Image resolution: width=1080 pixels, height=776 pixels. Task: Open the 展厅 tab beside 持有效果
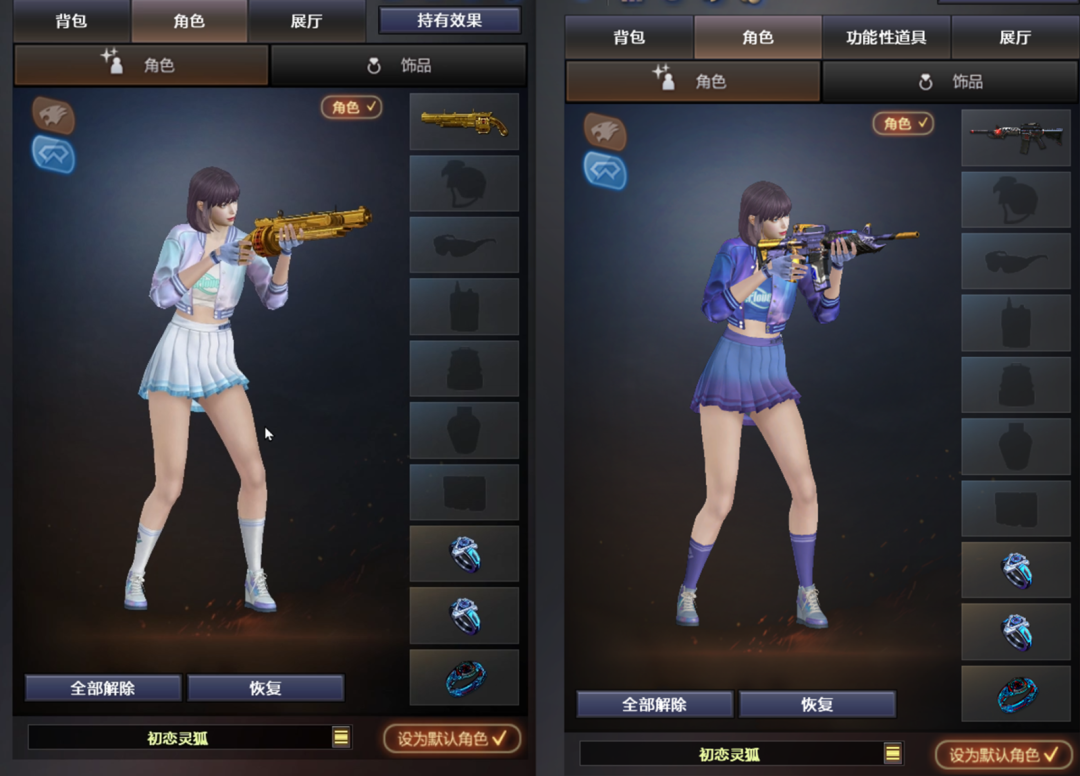point(306,21)
